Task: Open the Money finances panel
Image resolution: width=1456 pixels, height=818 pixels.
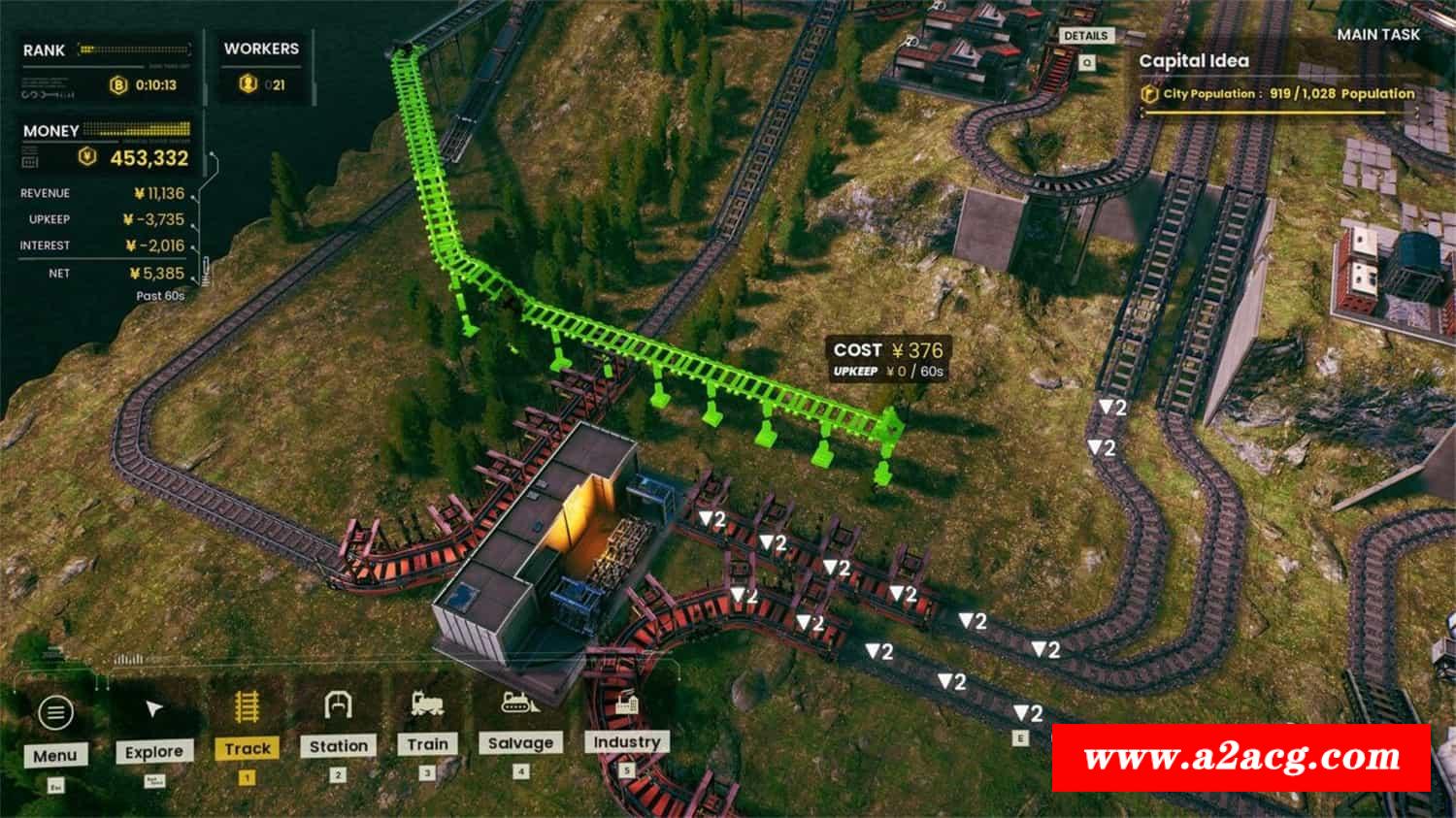Action: click(x=107, y=146)
